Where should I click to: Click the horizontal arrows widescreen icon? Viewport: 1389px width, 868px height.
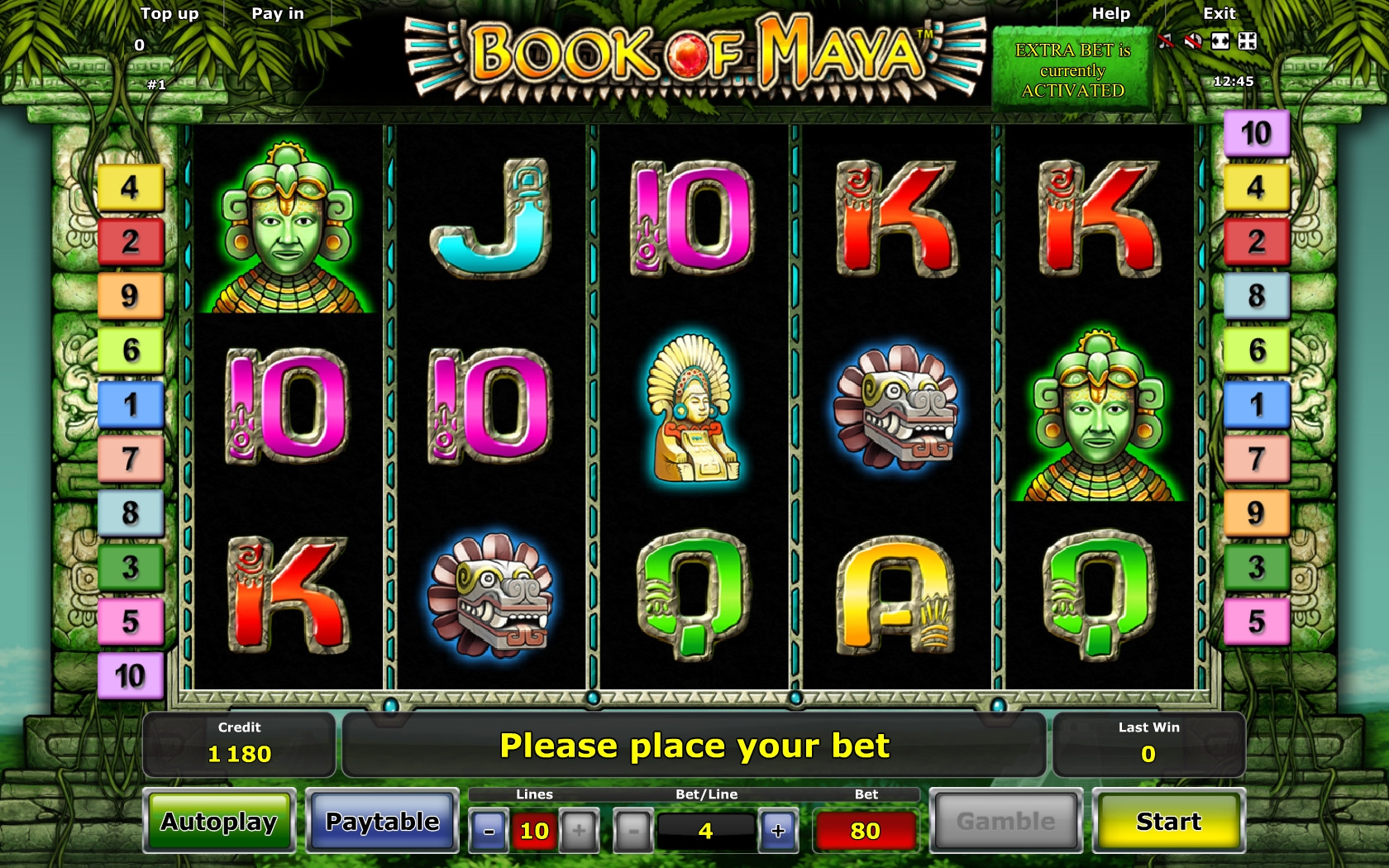1220,41
